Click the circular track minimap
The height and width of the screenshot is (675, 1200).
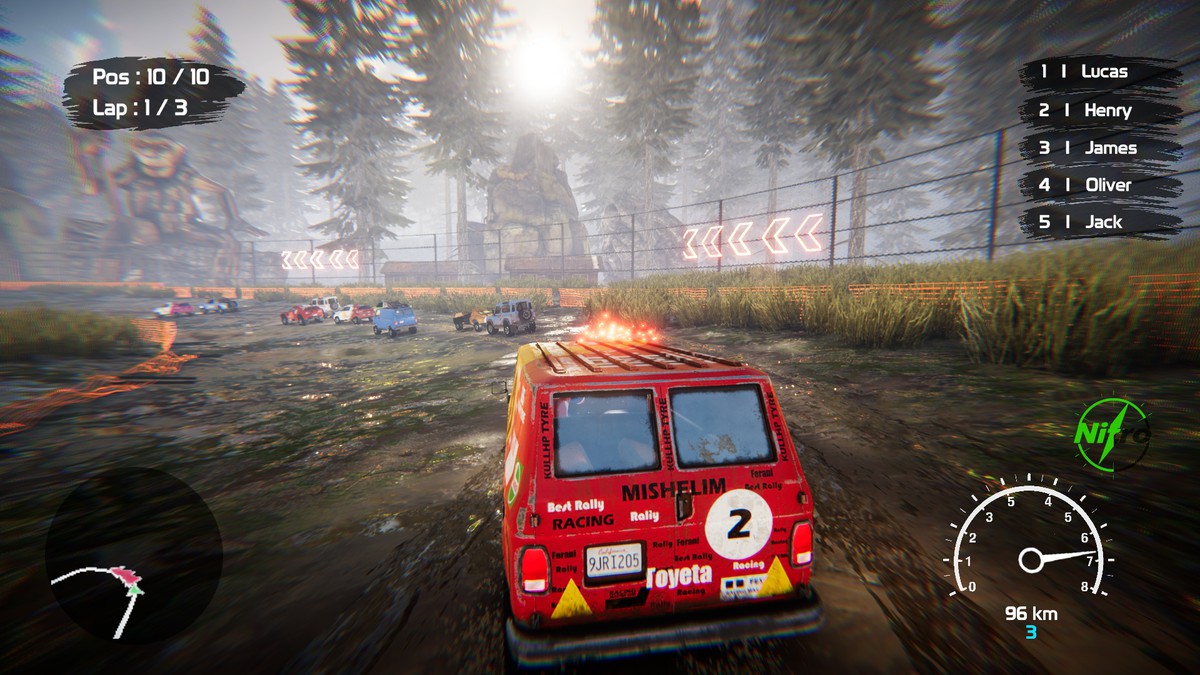tap(133, 555)
